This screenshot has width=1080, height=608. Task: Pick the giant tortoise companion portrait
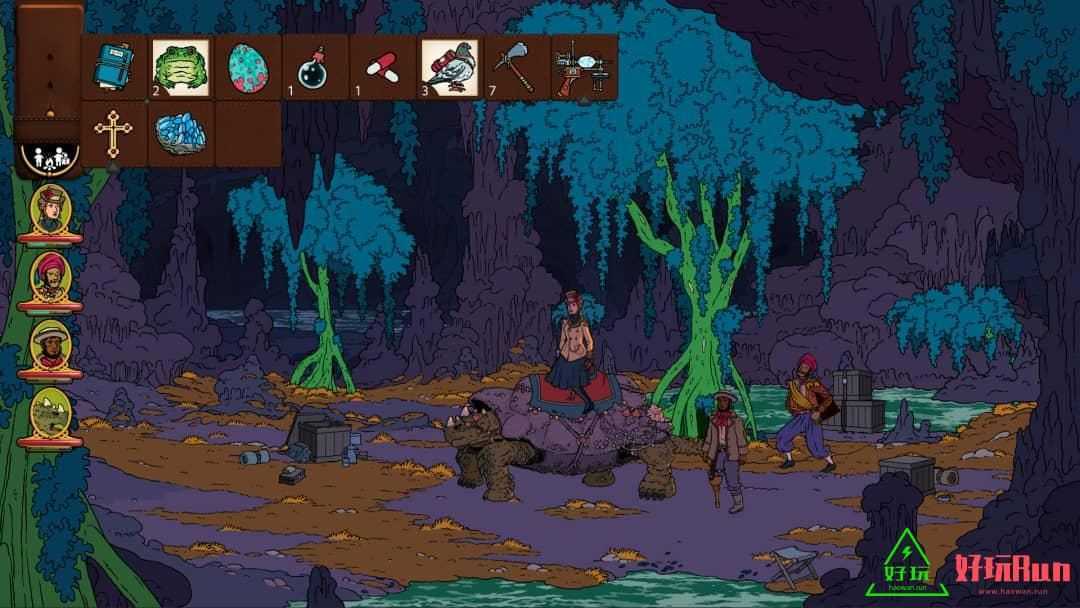pyautogui.click(x=50, y=410)
